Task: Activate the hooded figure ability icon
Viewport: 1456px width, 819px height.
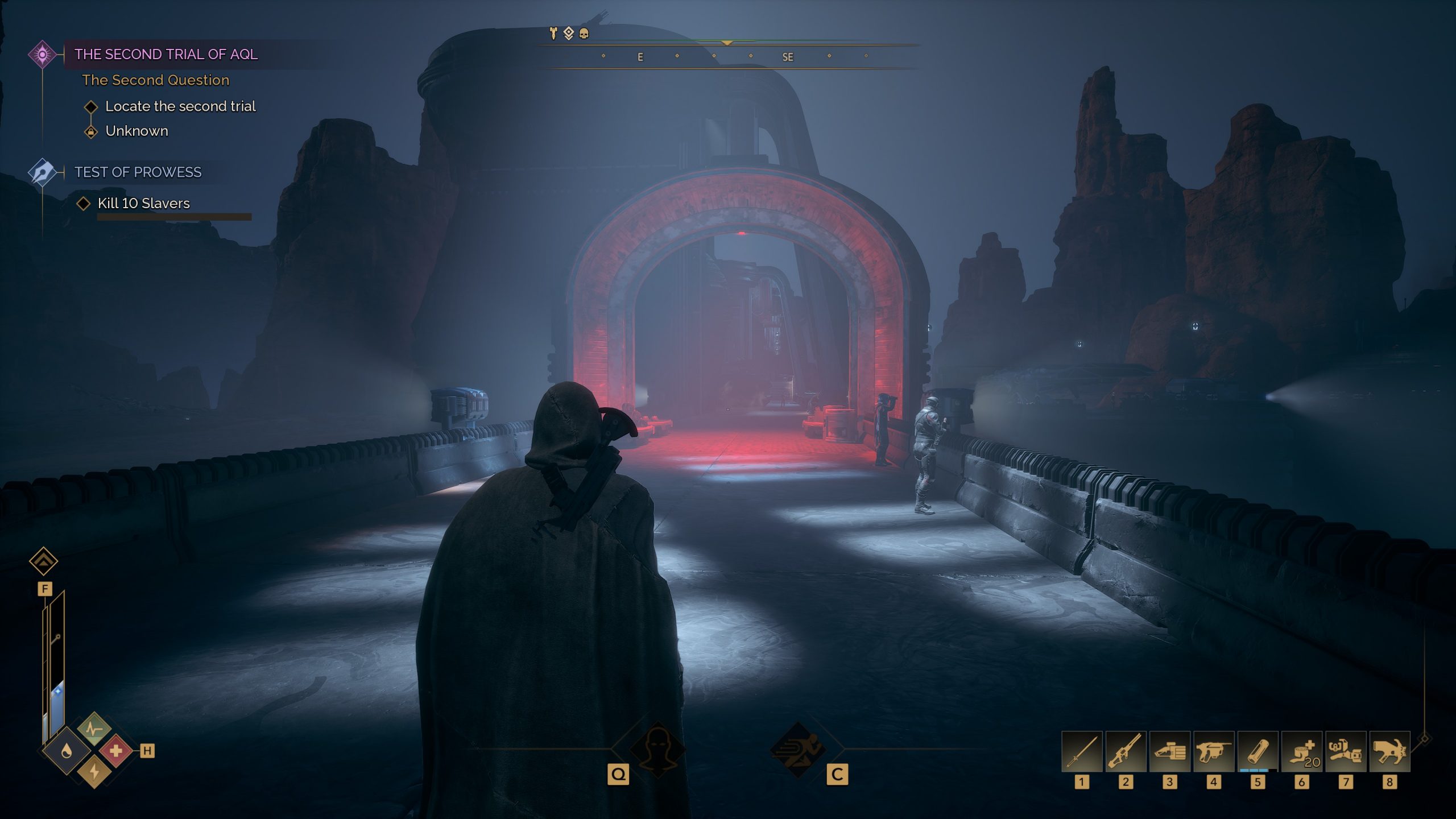Action: click(657, 749)
